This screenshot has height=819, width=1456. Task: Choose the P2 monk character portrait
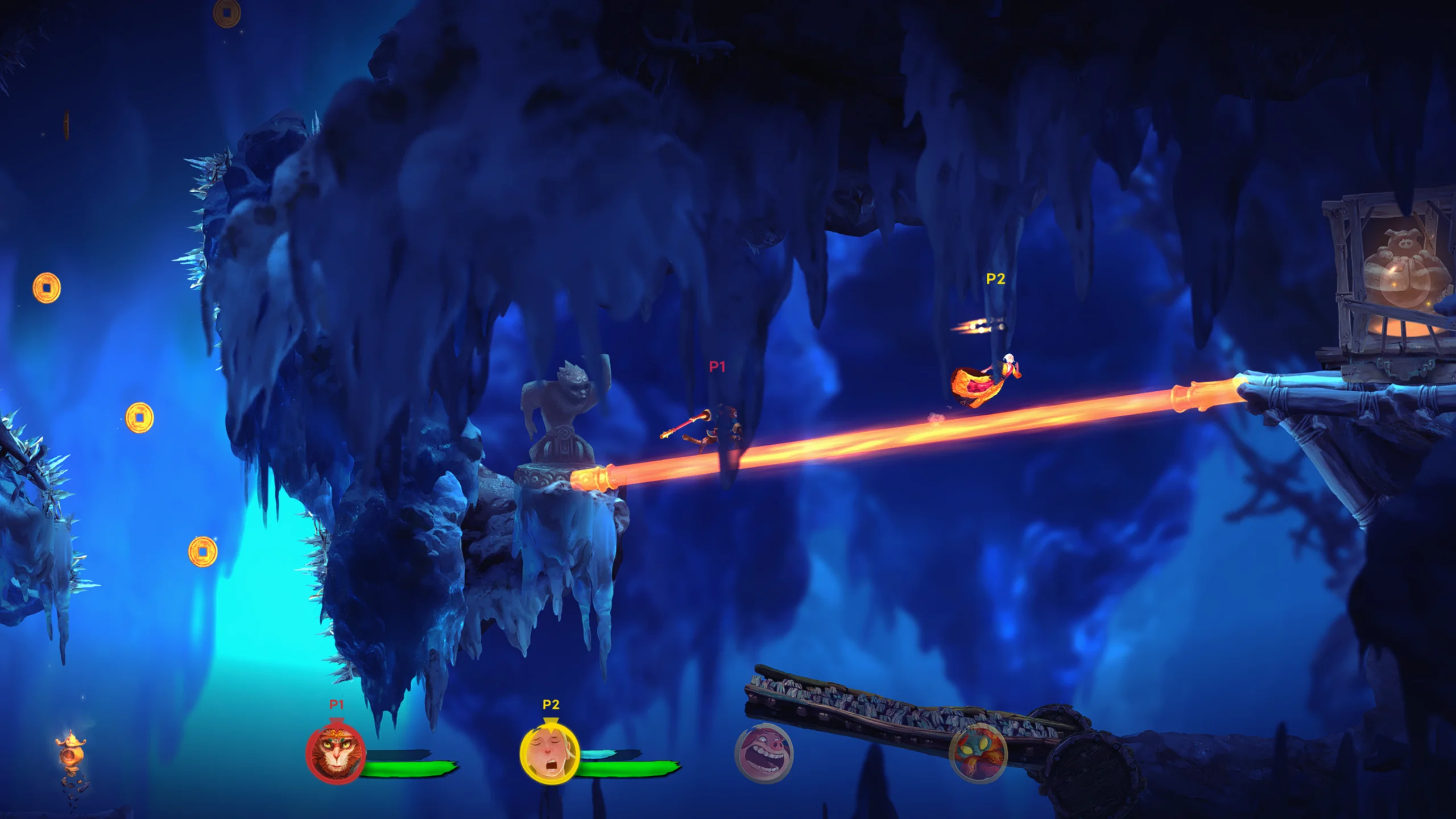549,754
